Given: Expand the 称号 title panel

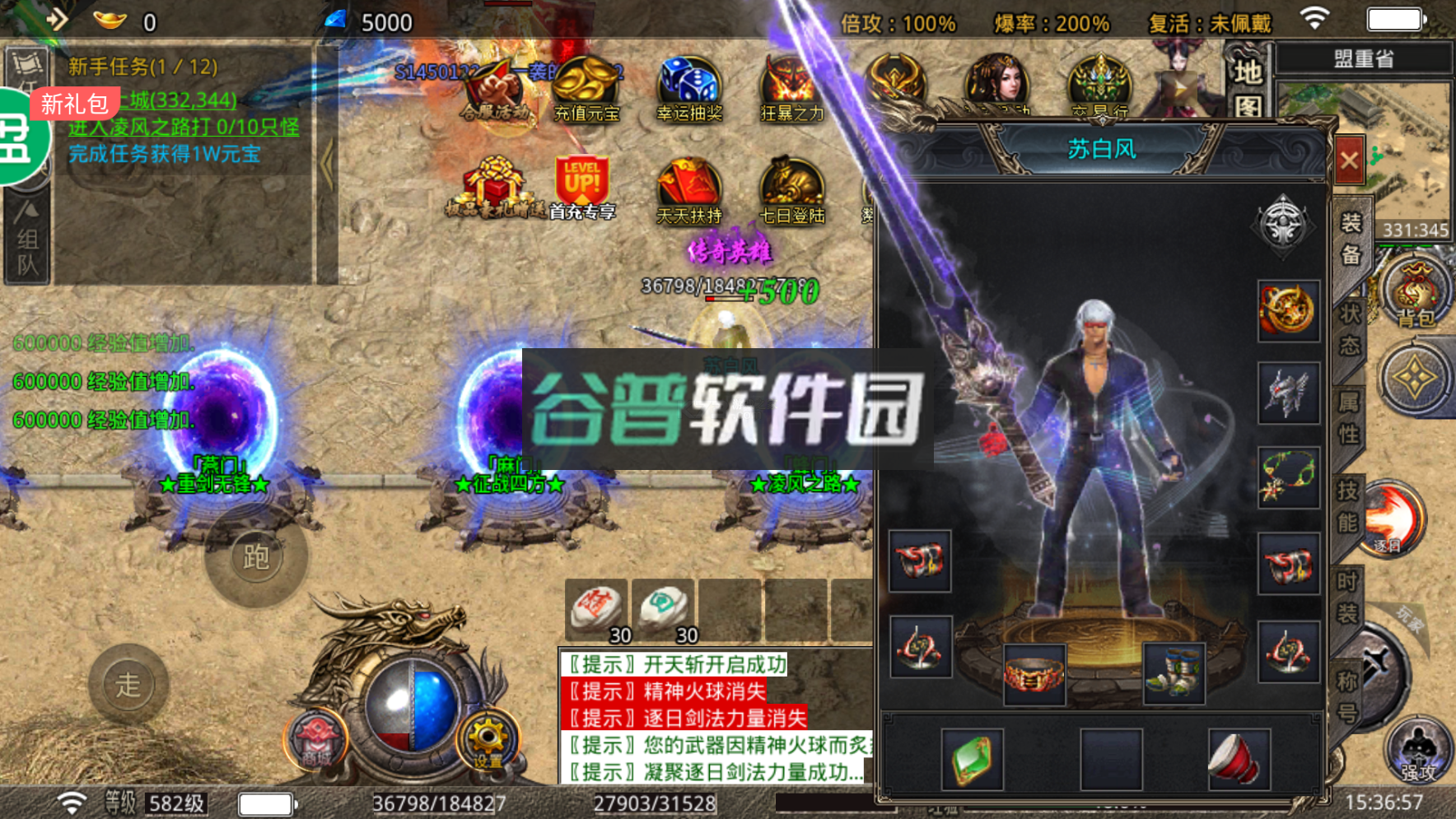Looking at the screenshot, I should tap(1349, 696).
